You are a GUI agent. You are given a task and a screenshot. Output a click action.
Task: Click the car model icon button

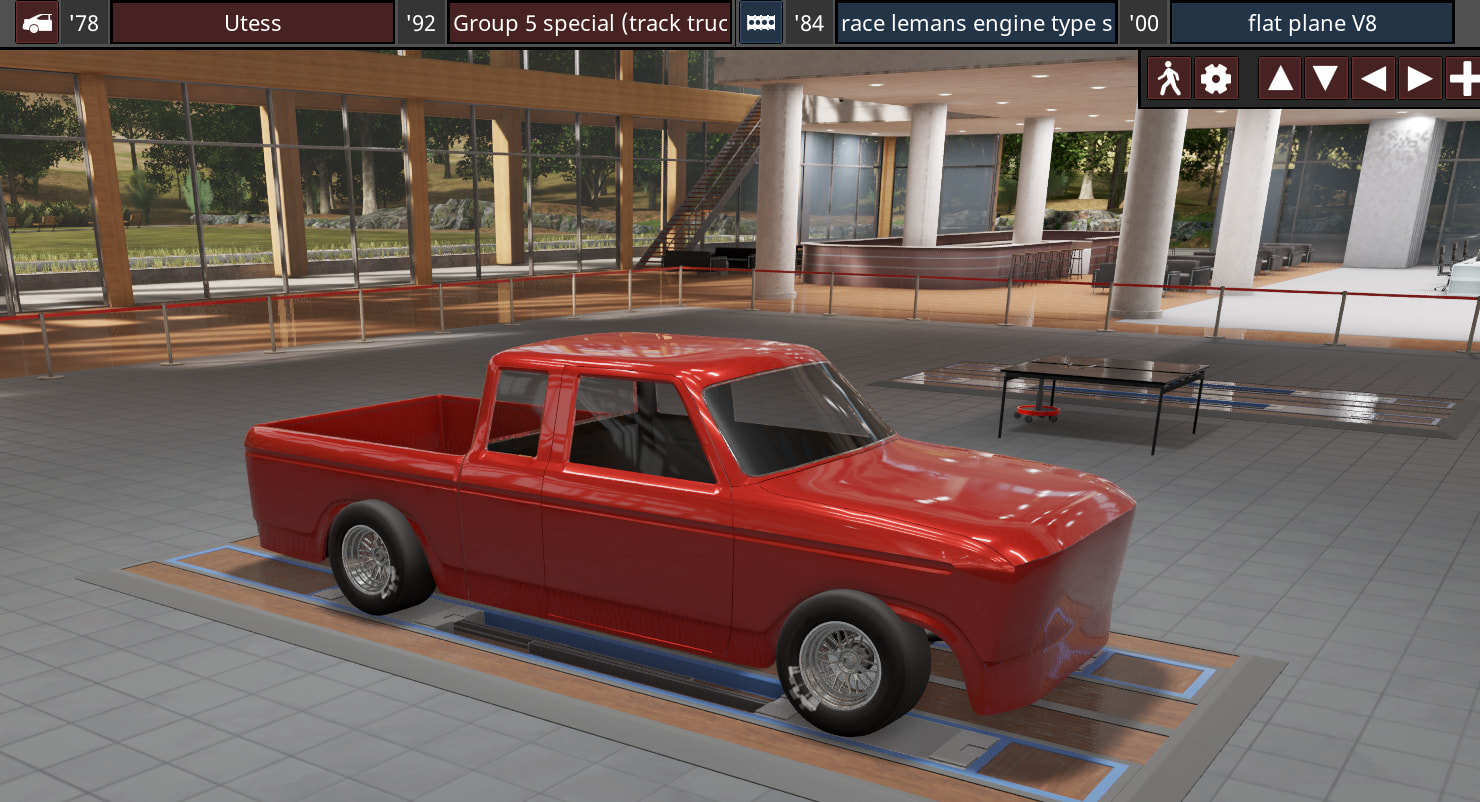coord(37,23)
